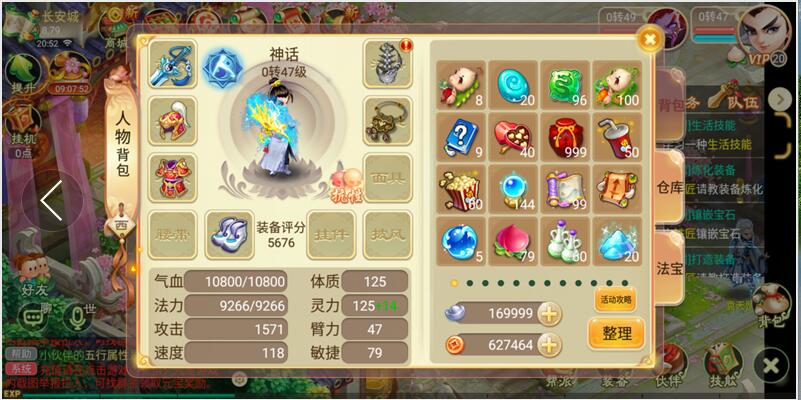Select the green jade dragon item
This screenshot has height=400, width=801.
[565, 85]
